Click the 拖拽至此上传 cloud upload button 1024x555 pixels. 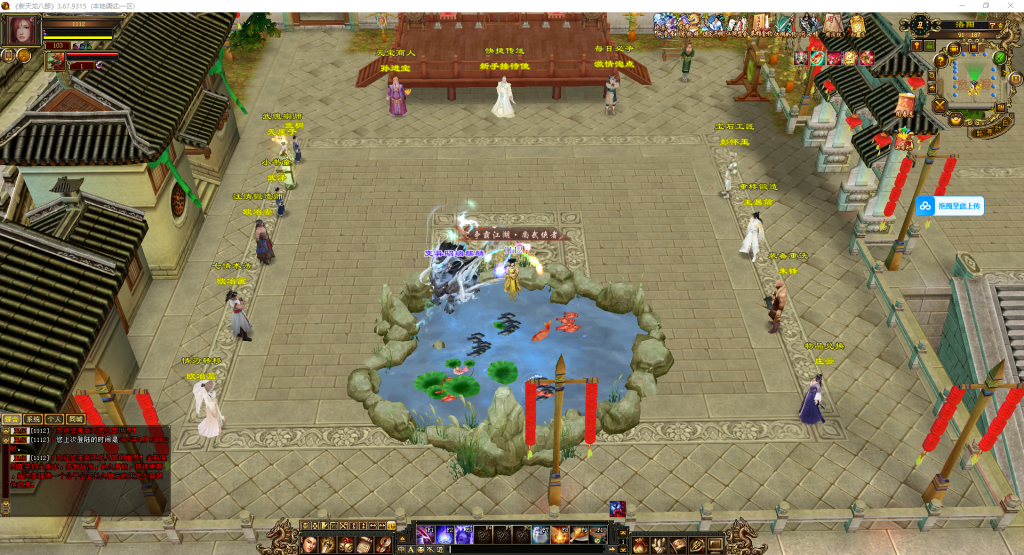[950, 205]
